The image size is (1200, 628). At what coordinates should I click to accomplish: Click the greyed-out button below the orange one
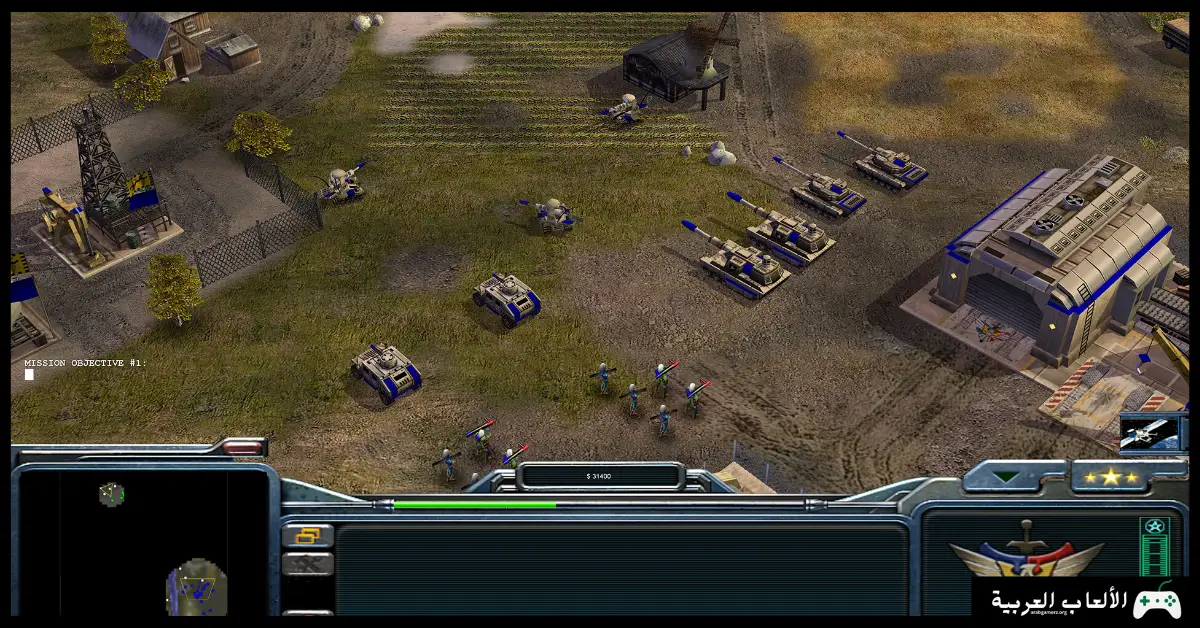[x=307, y=564]
